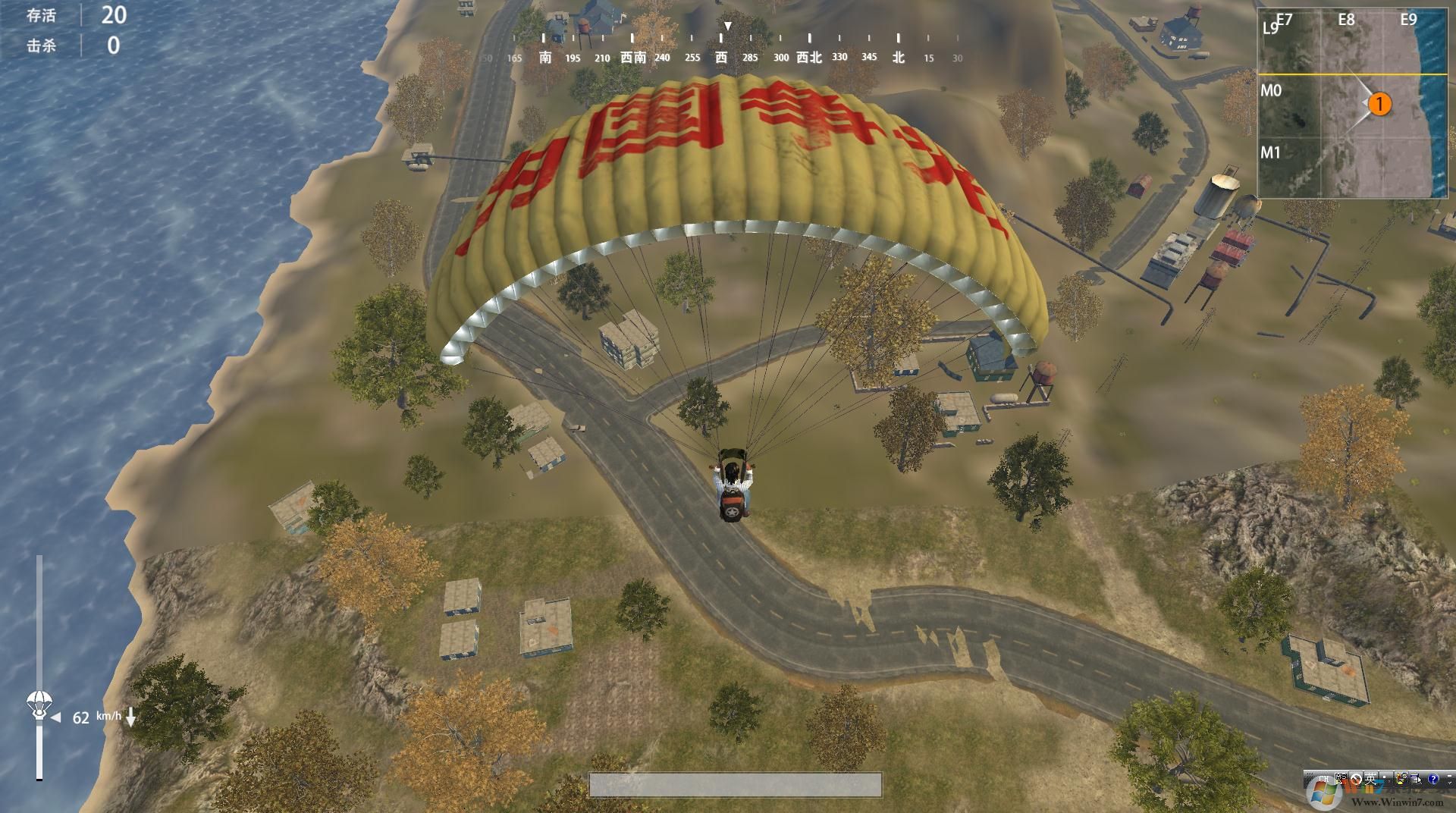This screenshot has height=813, width=1456.
Task: Open the blue question mark help on language bar
Action: 1432,779
